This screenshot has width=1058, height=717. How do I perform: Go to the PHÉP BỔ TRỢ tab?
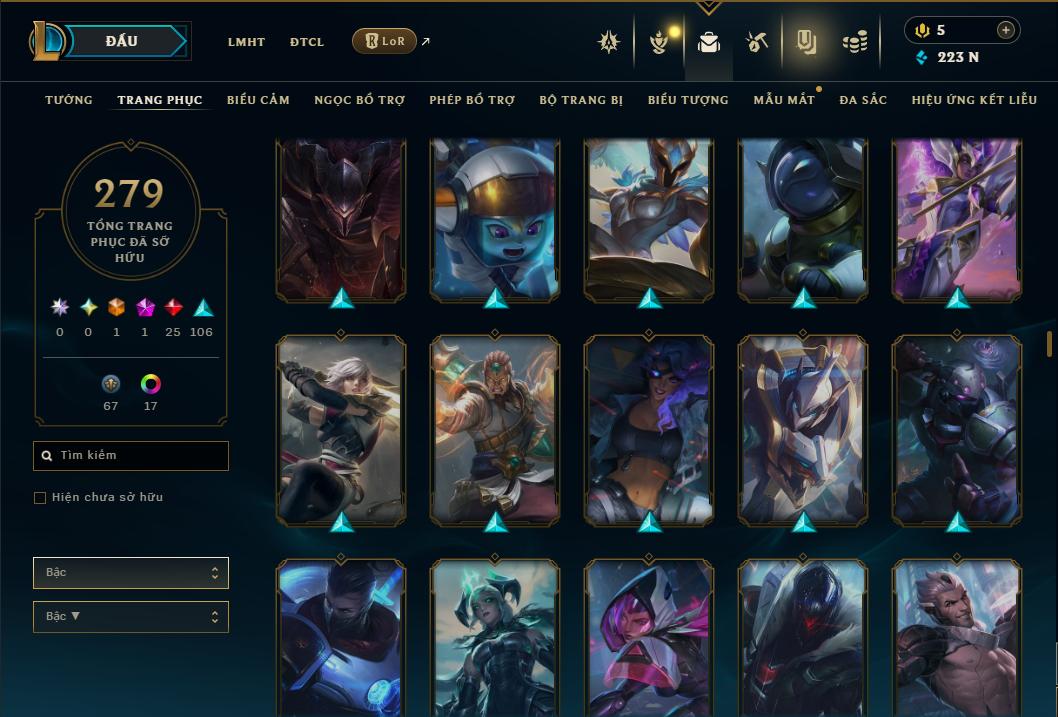point(472,100)
